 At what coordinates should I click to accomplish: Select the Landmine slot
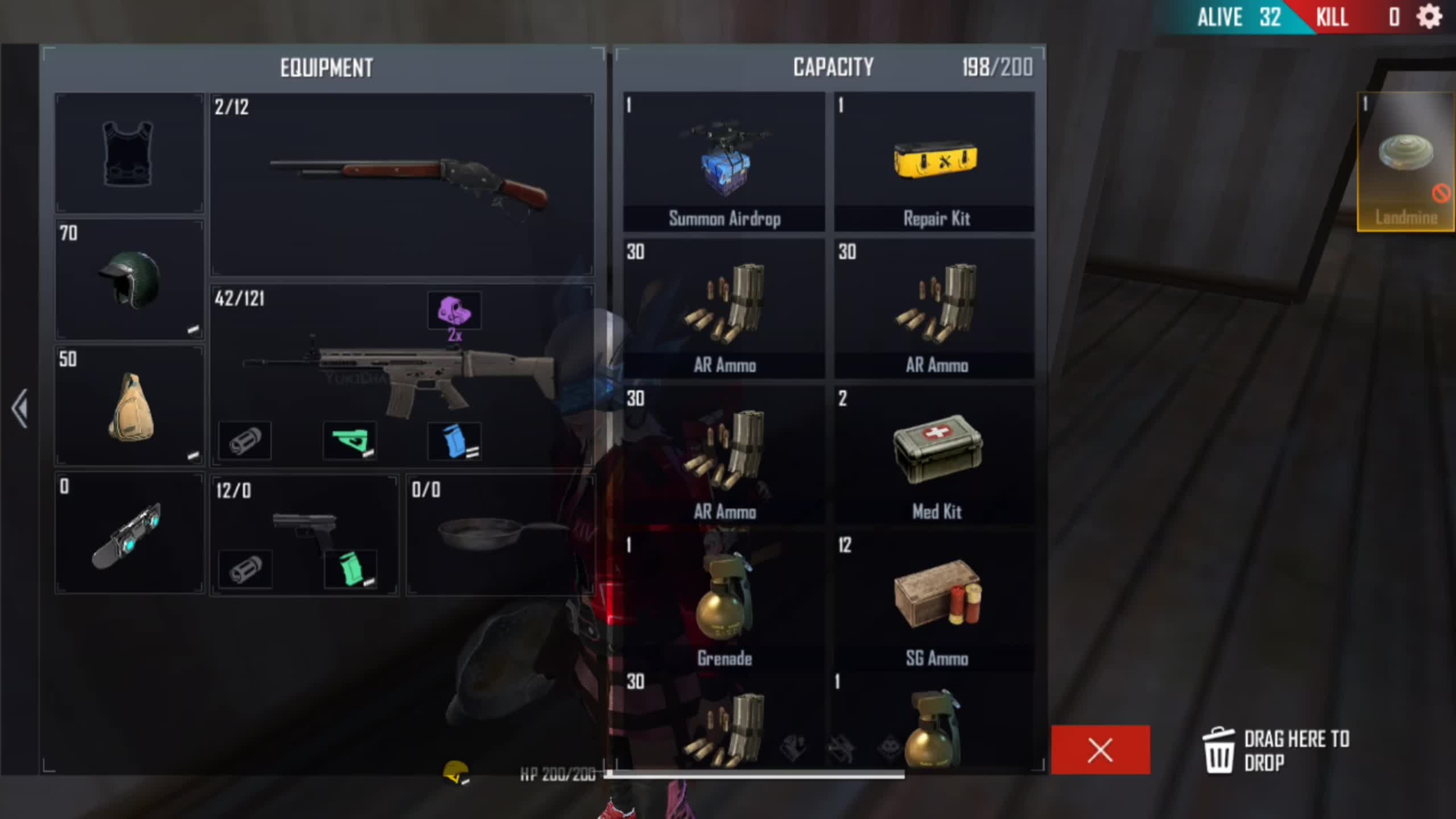click(x=1406, y=162)
